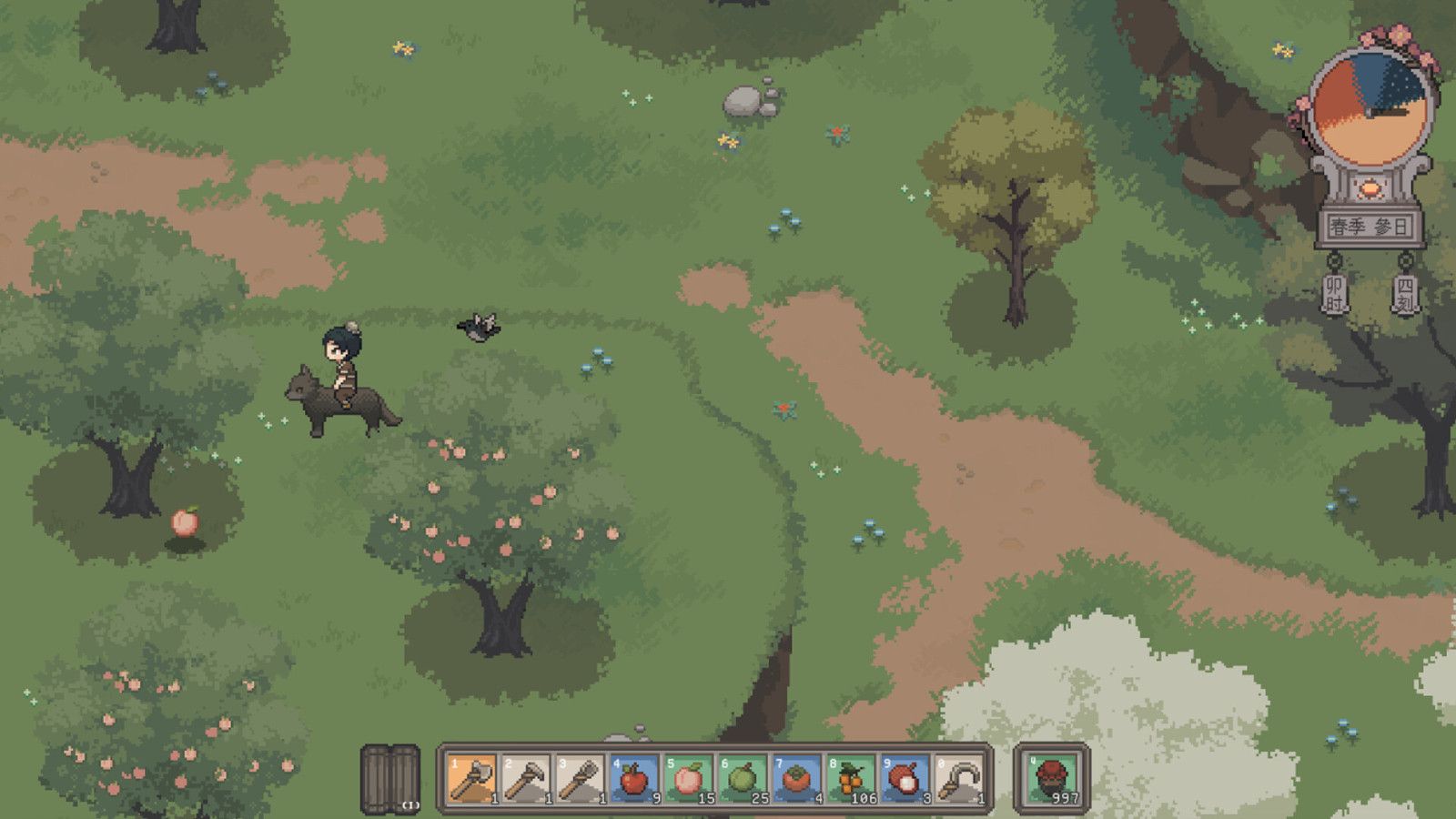1456x819 pixels.
Task: Click the separate item slot showing 997
Action: click(1052, 779)
